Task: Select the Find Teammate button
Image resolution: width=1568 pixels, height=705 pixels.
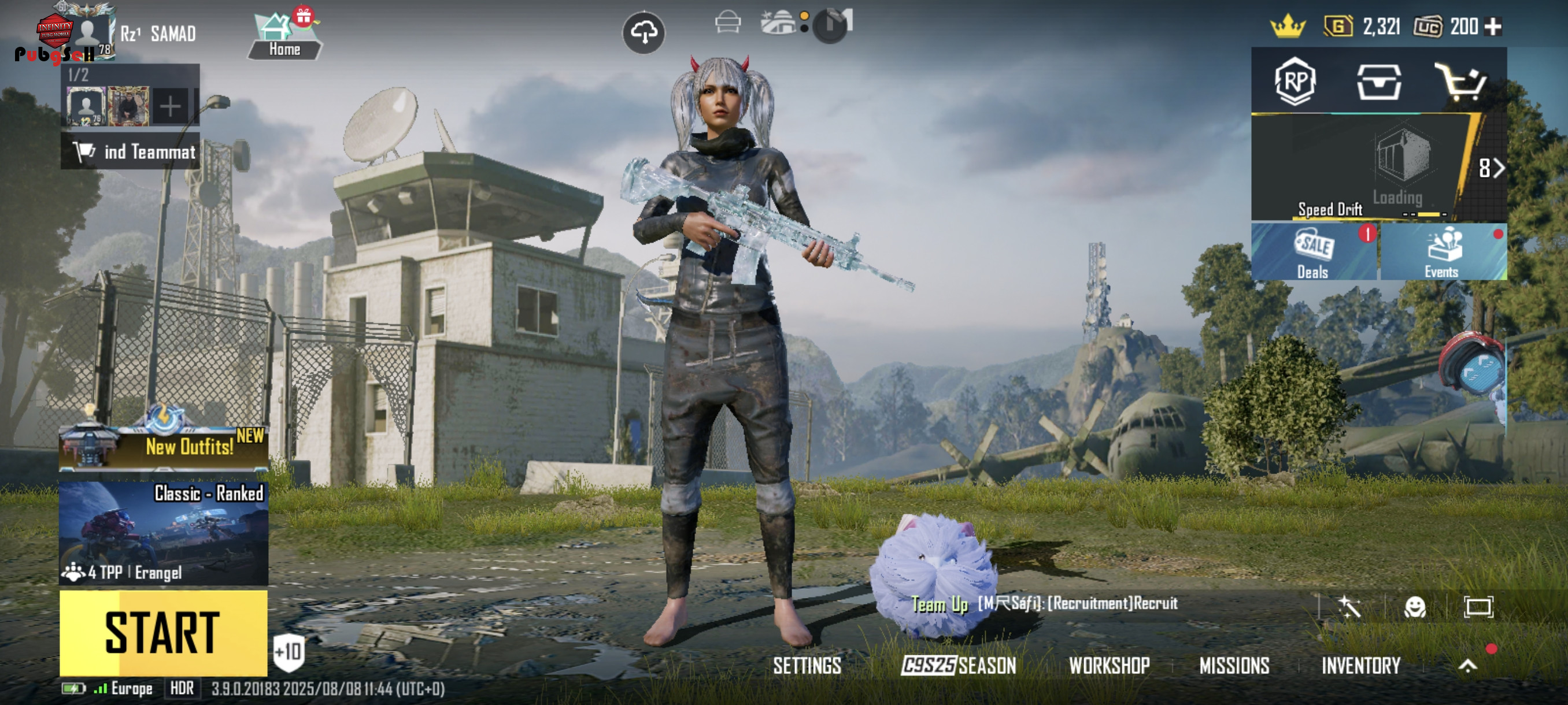Action: [130, 151]
